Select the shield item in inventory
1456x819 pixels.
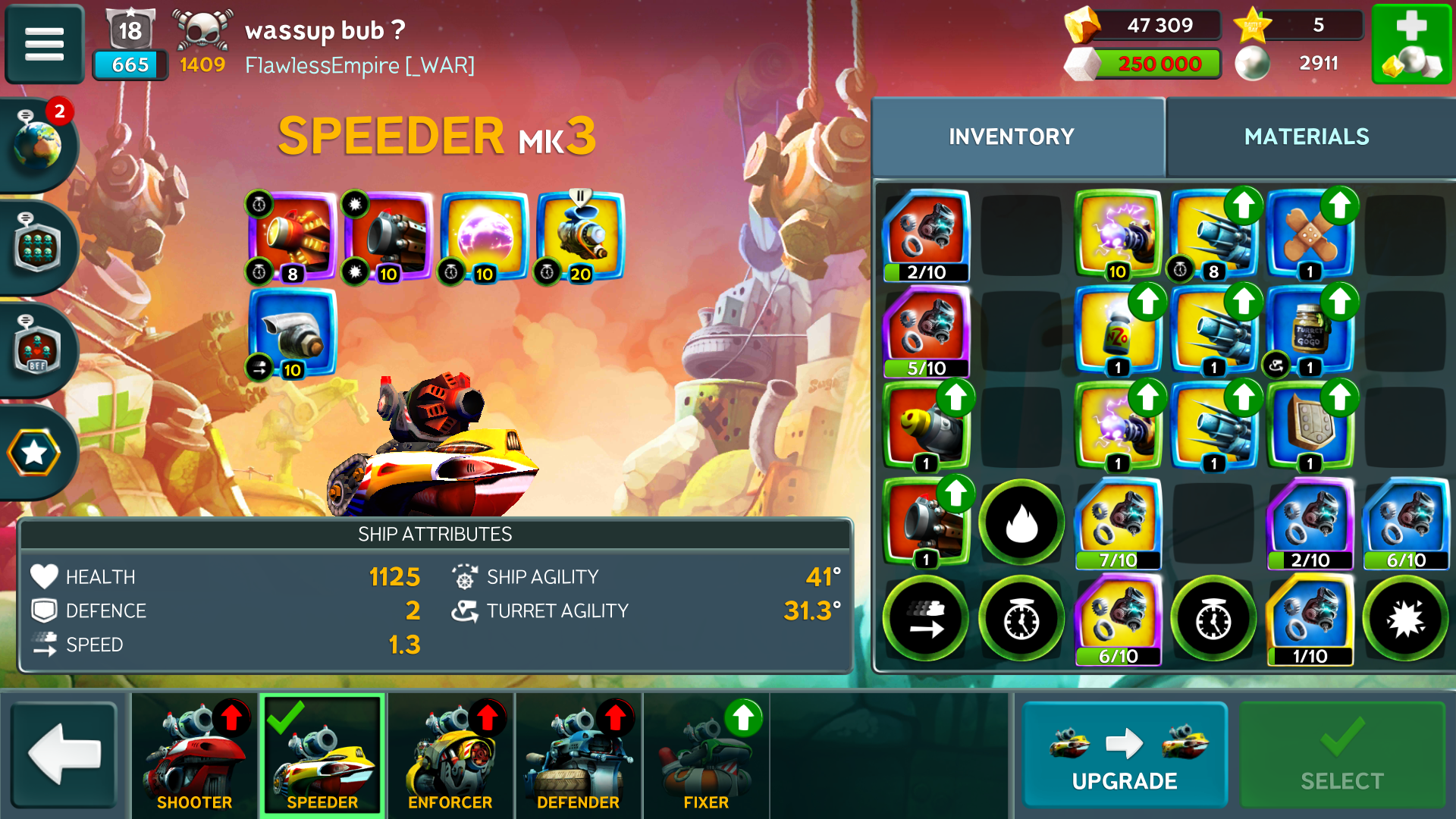[x=1310, y=426]
